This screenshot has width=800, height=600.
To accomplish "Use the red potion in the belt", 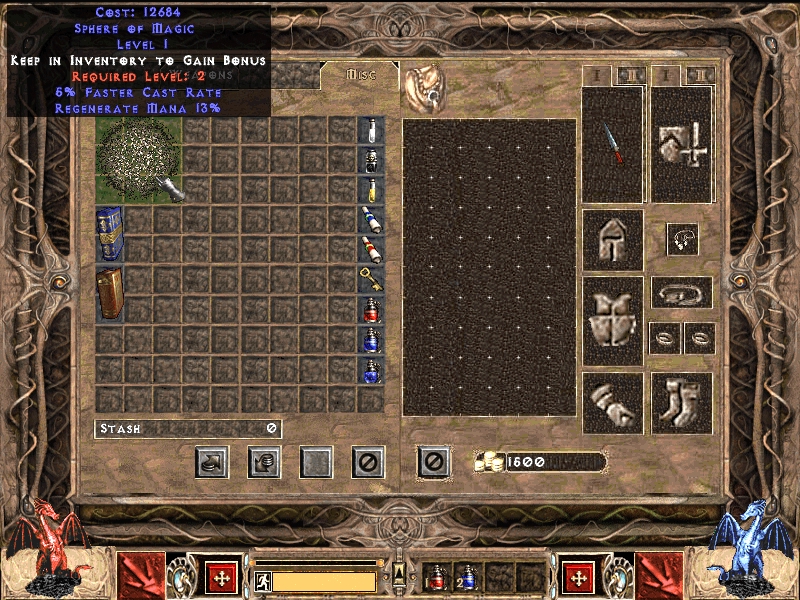I will pos(436,579).
